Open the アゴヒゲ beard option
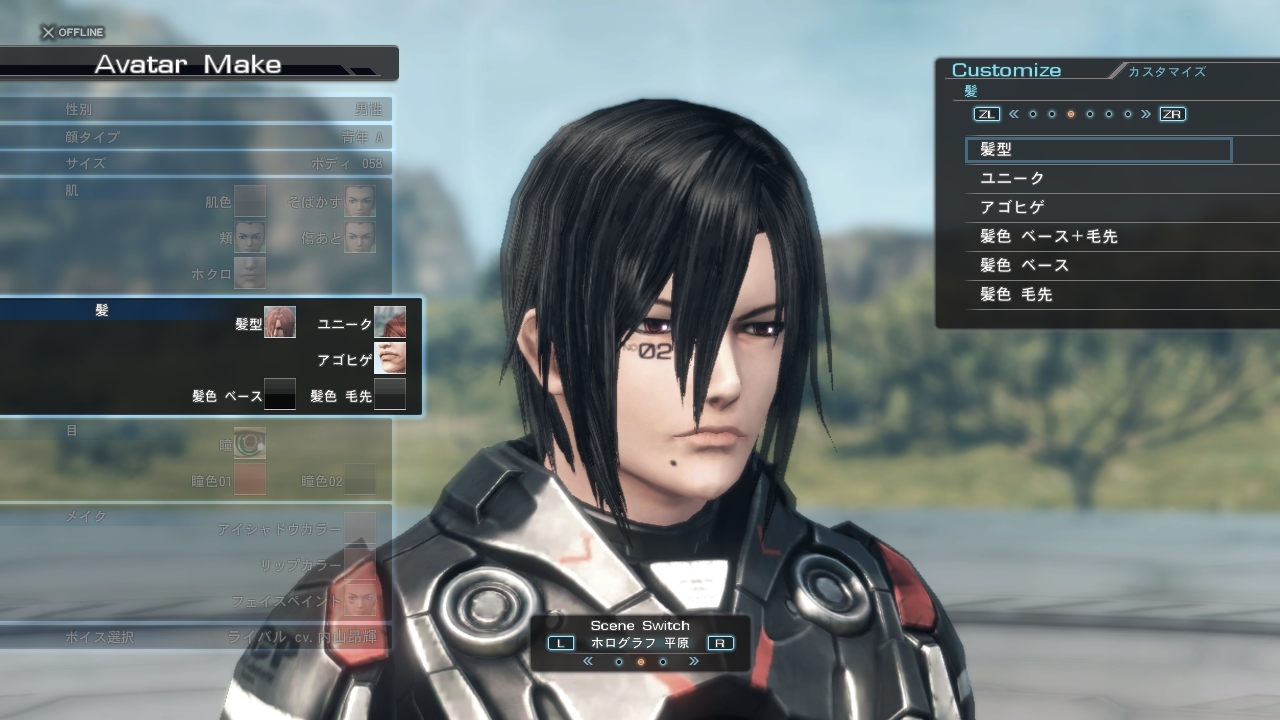This screenshot has height=720, width=1280. point(1100,208)
